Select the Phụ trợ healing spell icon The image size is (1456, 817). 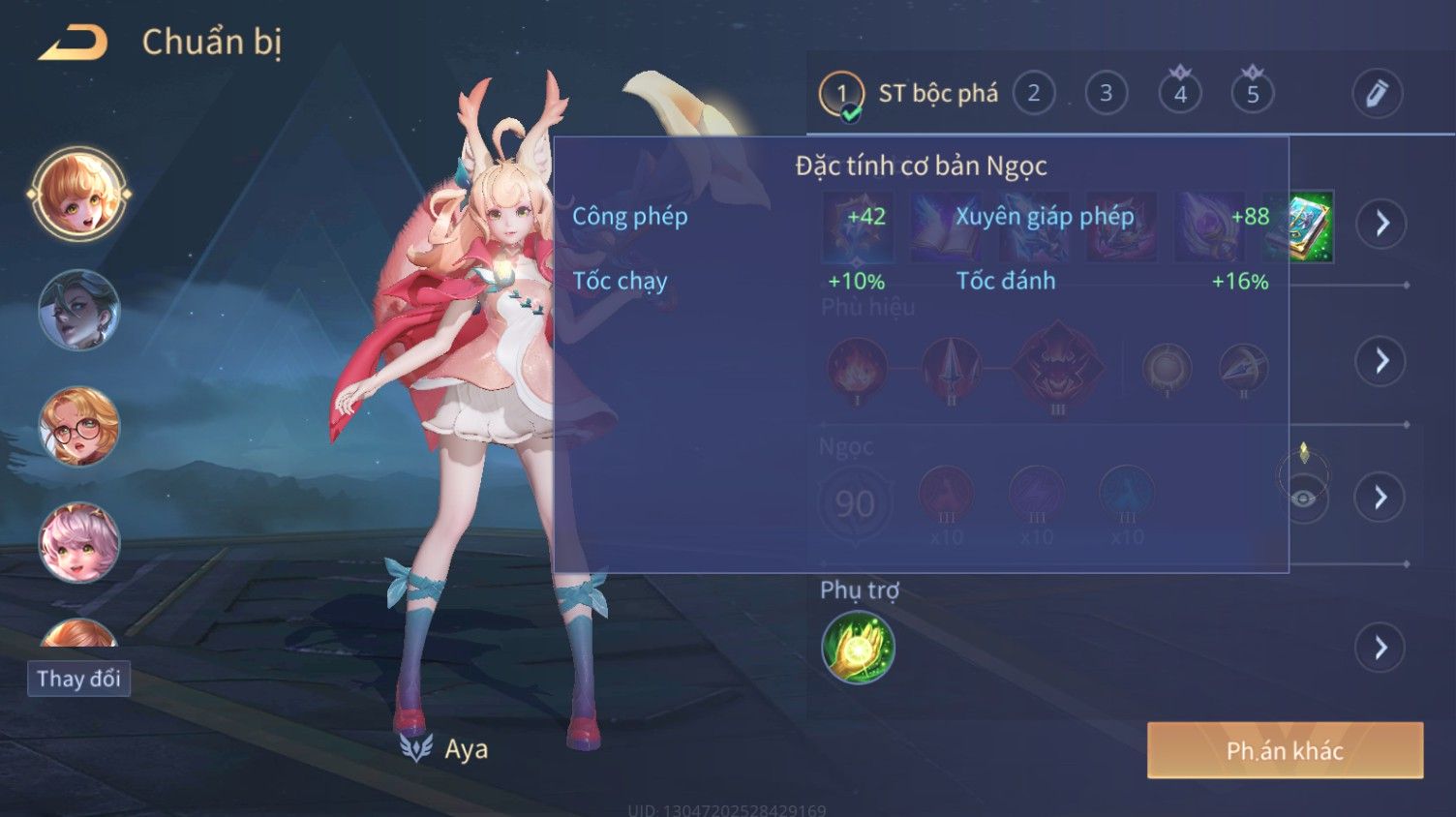(858, 648)
